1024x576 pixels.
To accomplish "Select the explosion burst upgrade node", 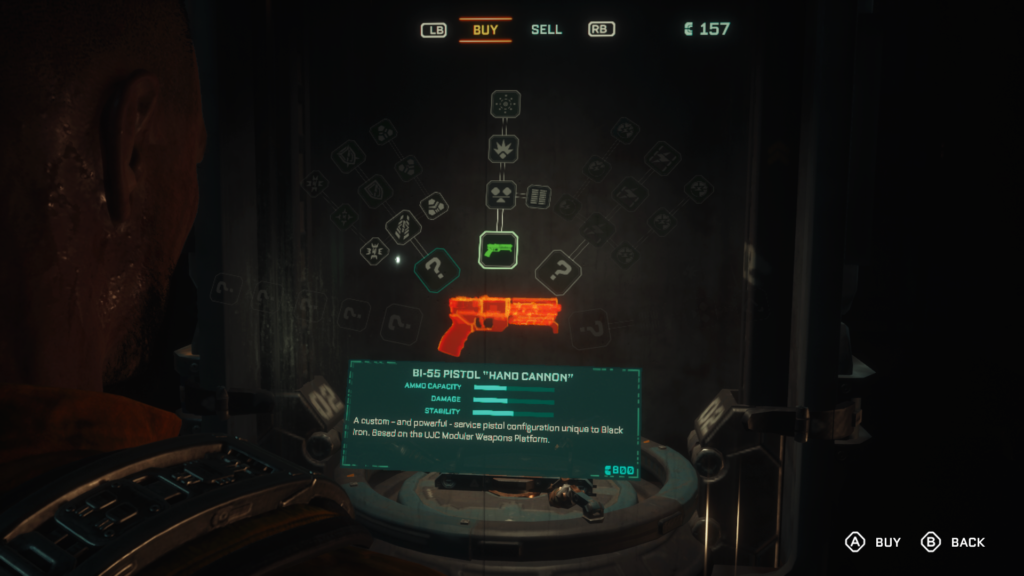I will point(503,149).
